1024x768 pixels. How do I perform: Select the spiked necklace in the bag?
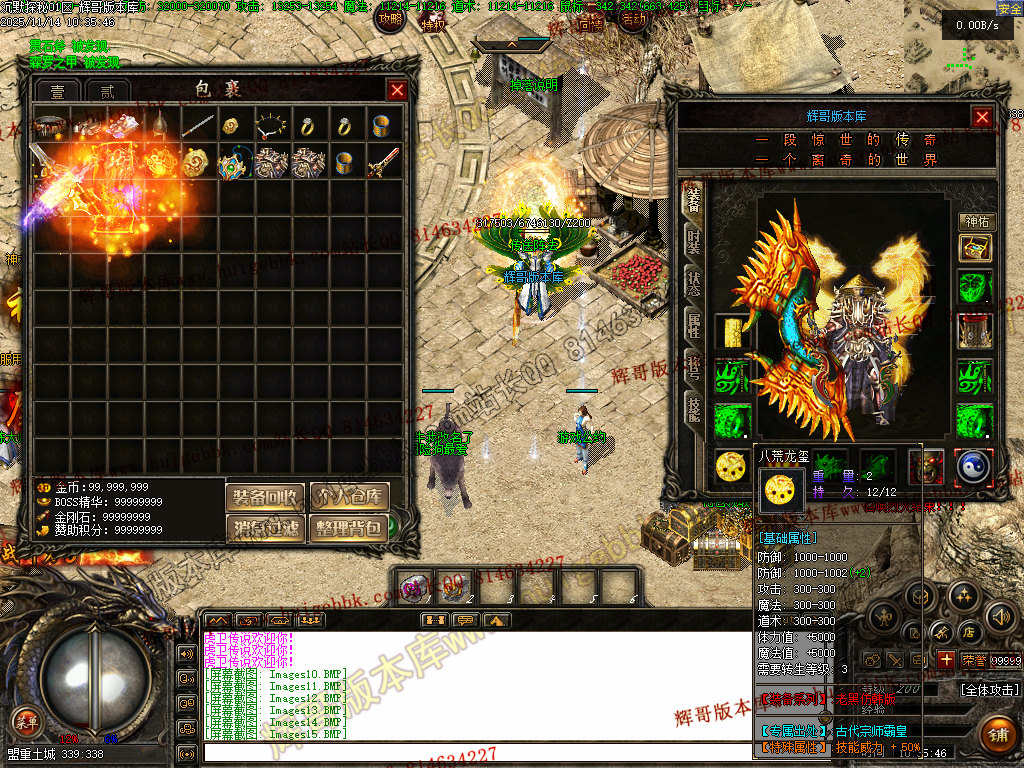pos(270,127)
